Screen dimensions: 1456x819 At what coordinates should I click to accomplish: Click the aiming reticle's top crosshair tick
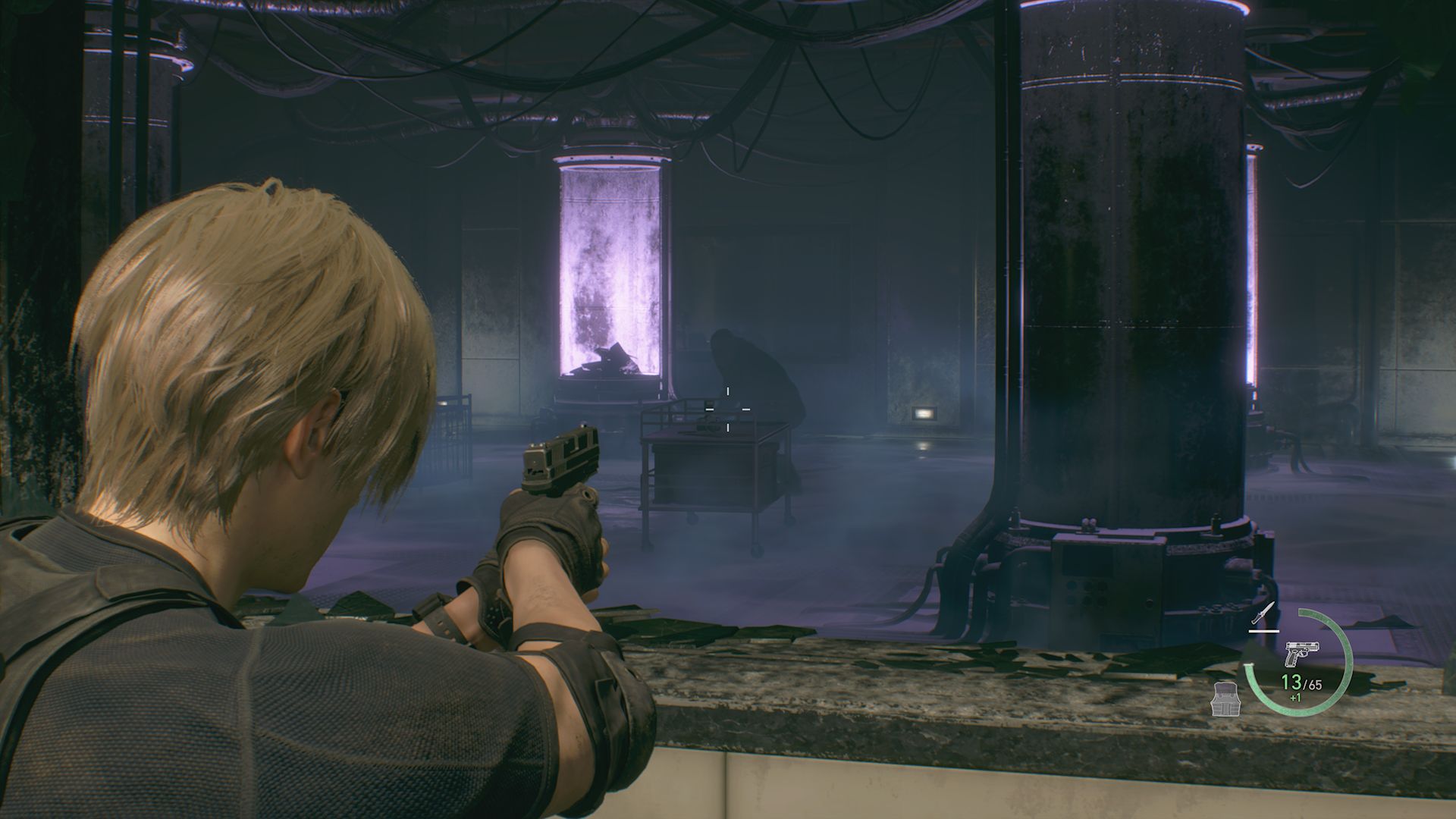727,391
